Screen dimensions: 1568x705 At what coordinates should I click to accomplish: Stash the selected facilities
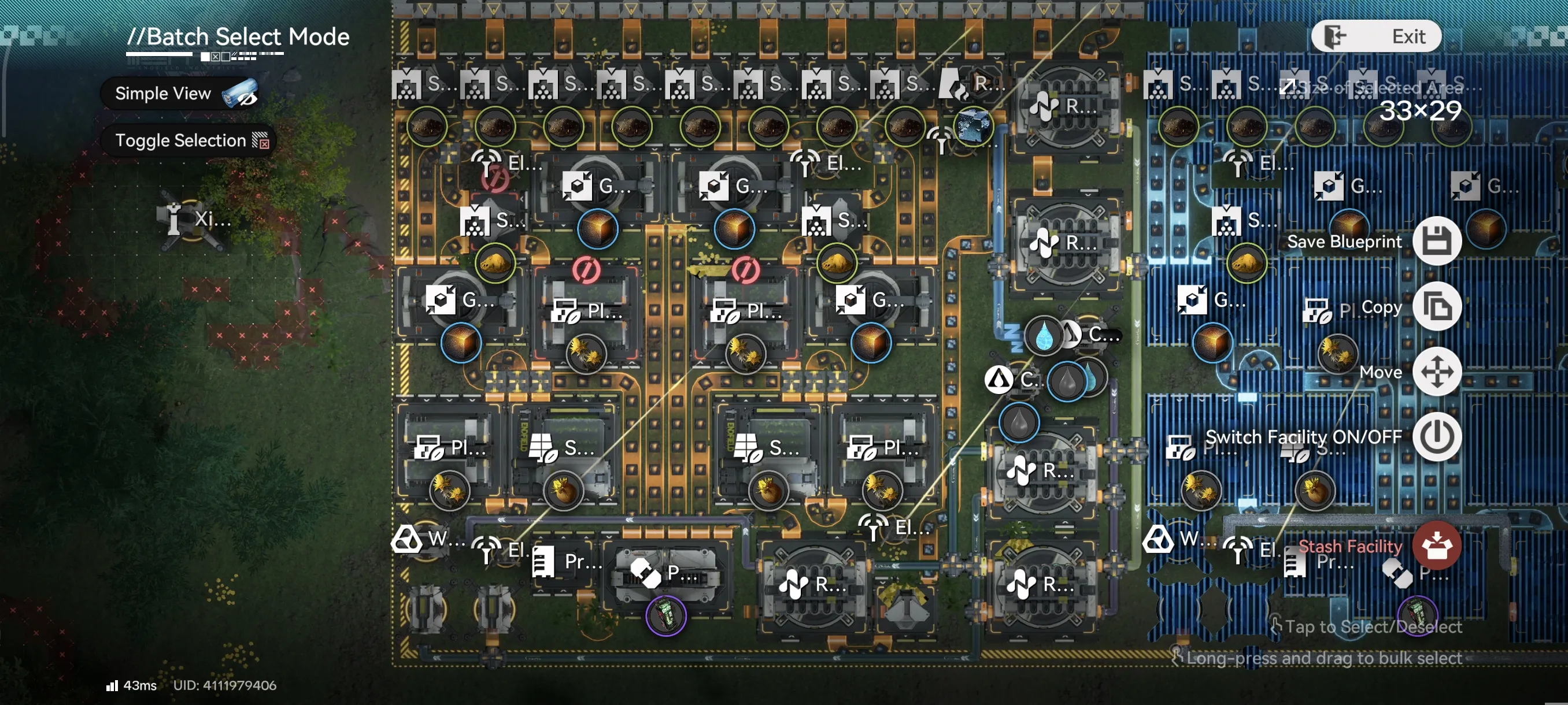pos(1437,546)
